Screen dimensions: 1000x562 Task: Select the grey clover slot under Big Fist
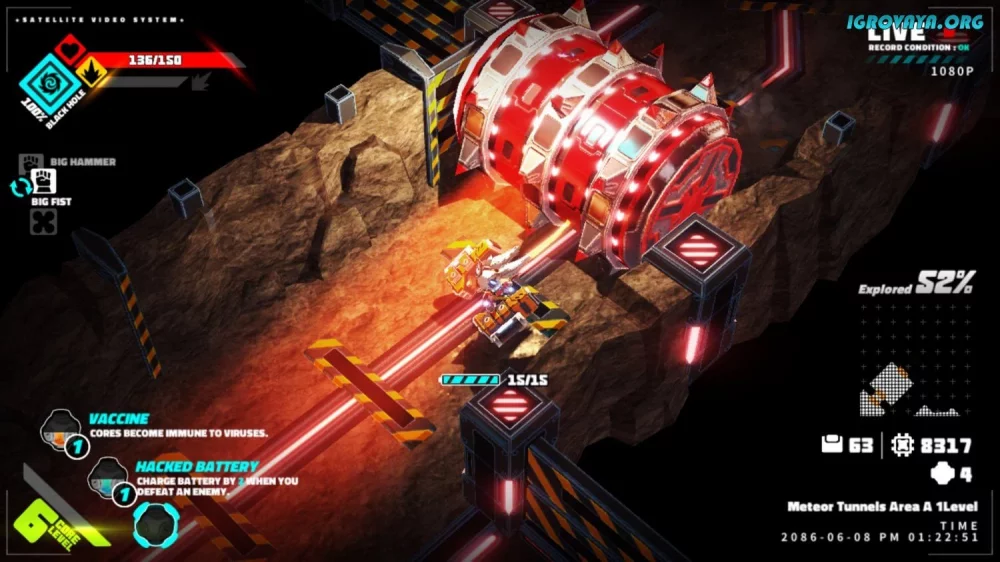[45, 221]
